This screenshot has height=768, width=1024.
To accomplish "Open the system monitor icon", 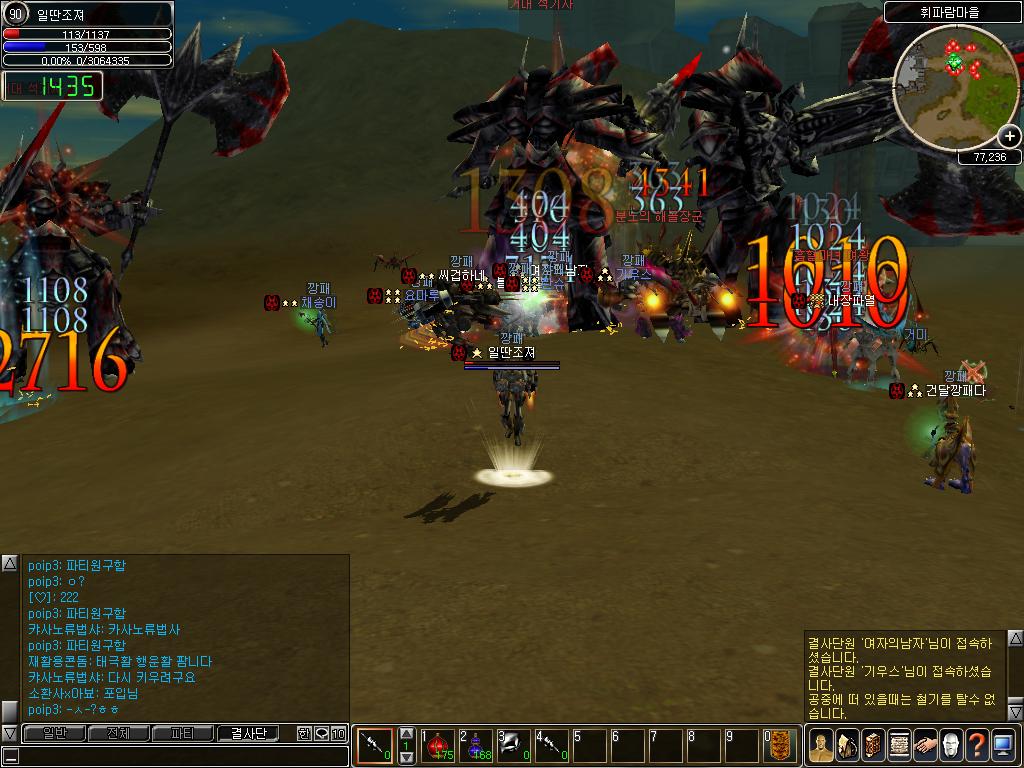I will 1003,745.
